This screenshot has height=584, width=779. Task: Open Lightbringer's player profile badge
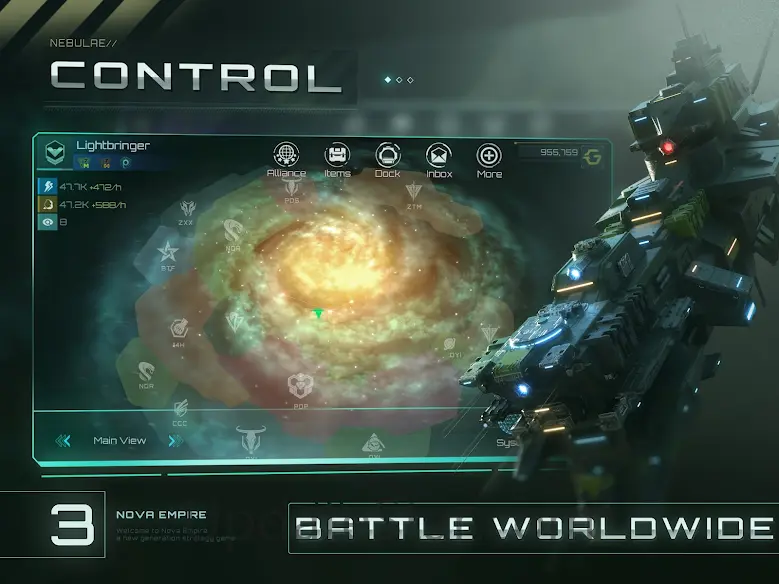(54, 152)
